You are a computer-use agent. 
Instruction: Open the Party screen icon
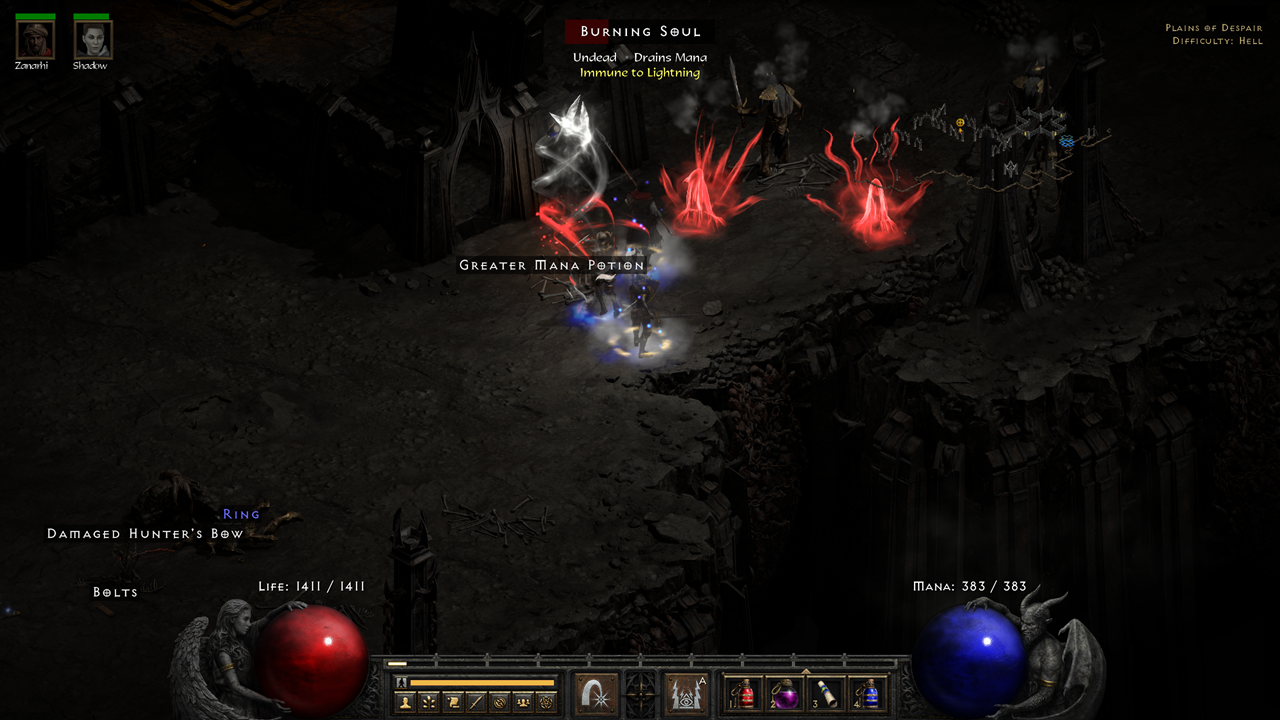pos(524,700)
